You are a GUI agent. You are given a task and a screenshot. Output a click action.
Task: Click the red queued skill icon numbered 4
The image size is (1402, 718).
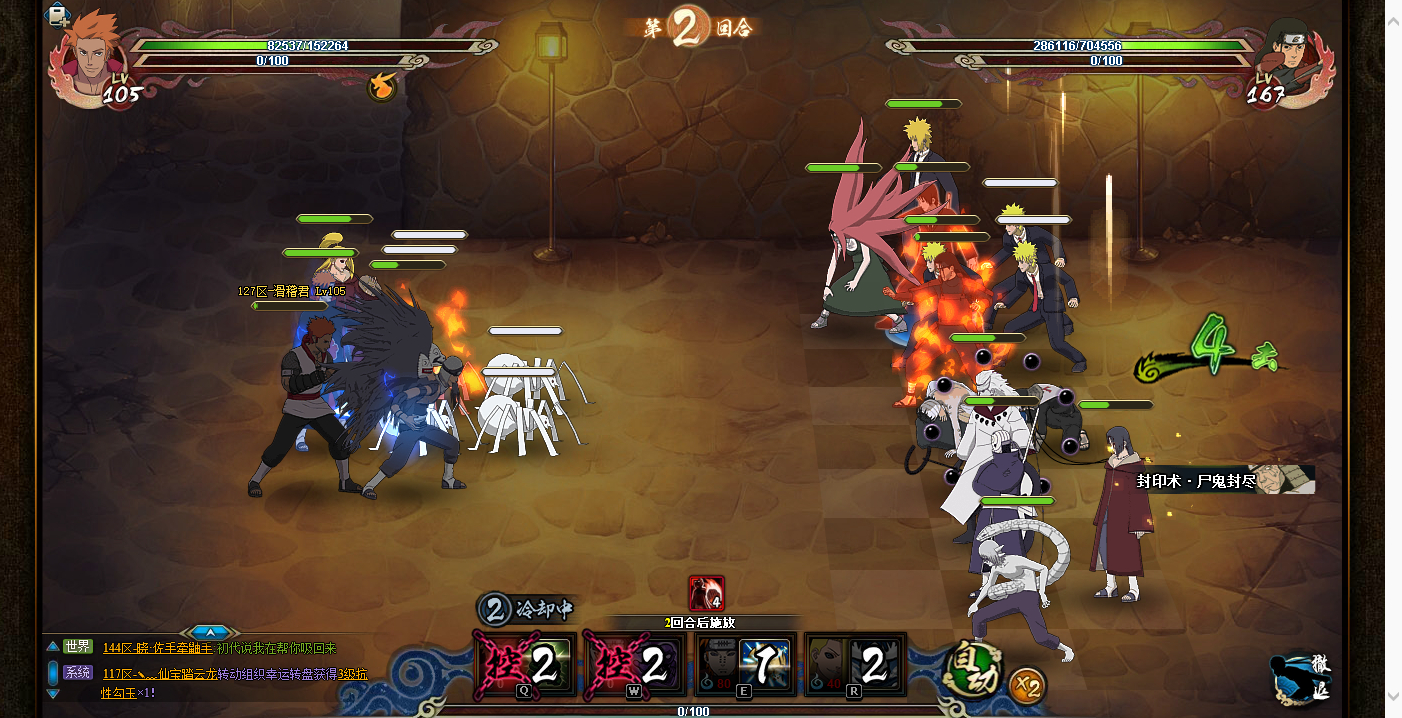tap(706, 593)
